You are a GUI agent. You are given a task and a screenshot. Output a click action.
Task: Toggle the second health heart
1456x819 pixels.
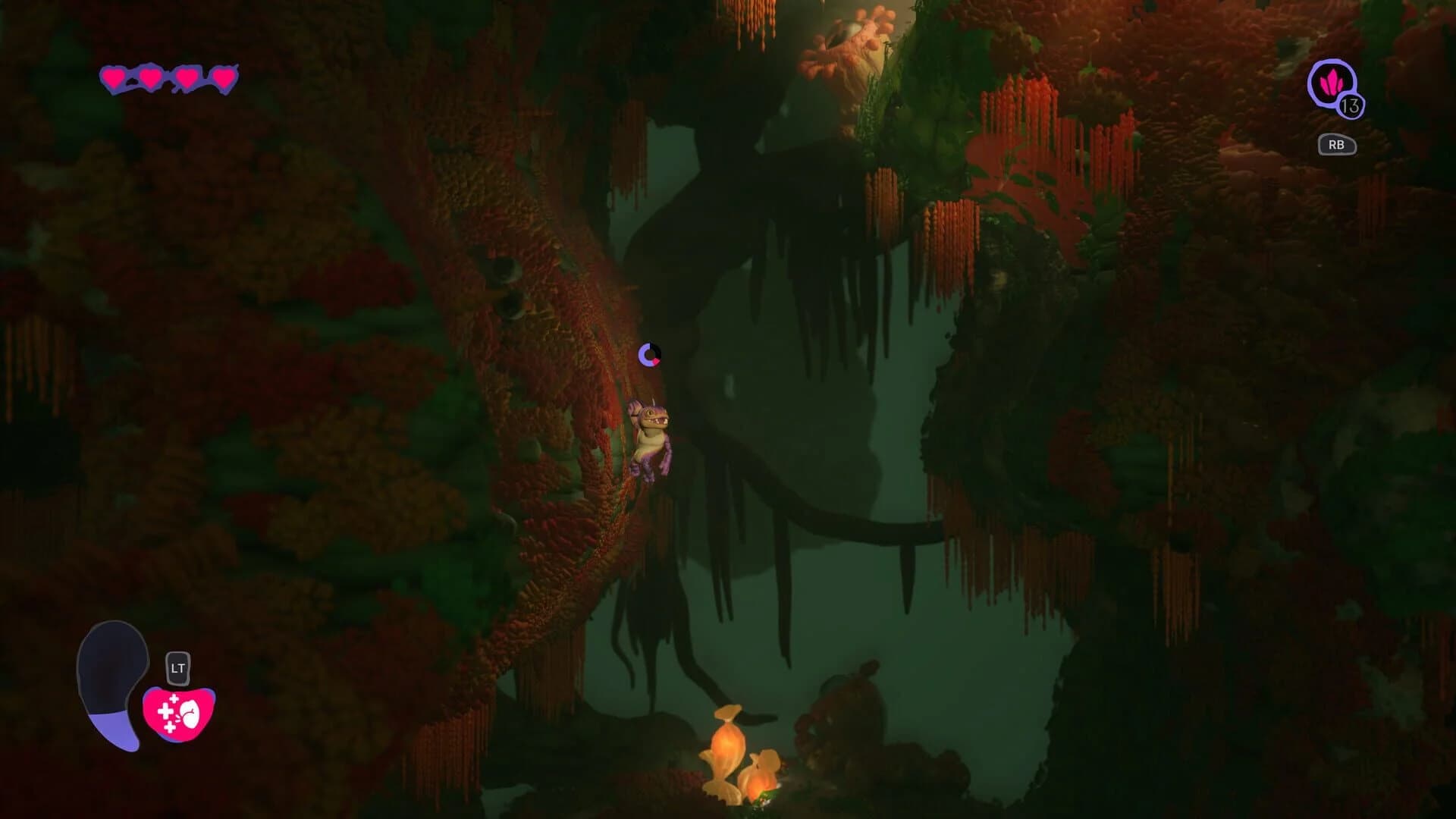[149, 76]
